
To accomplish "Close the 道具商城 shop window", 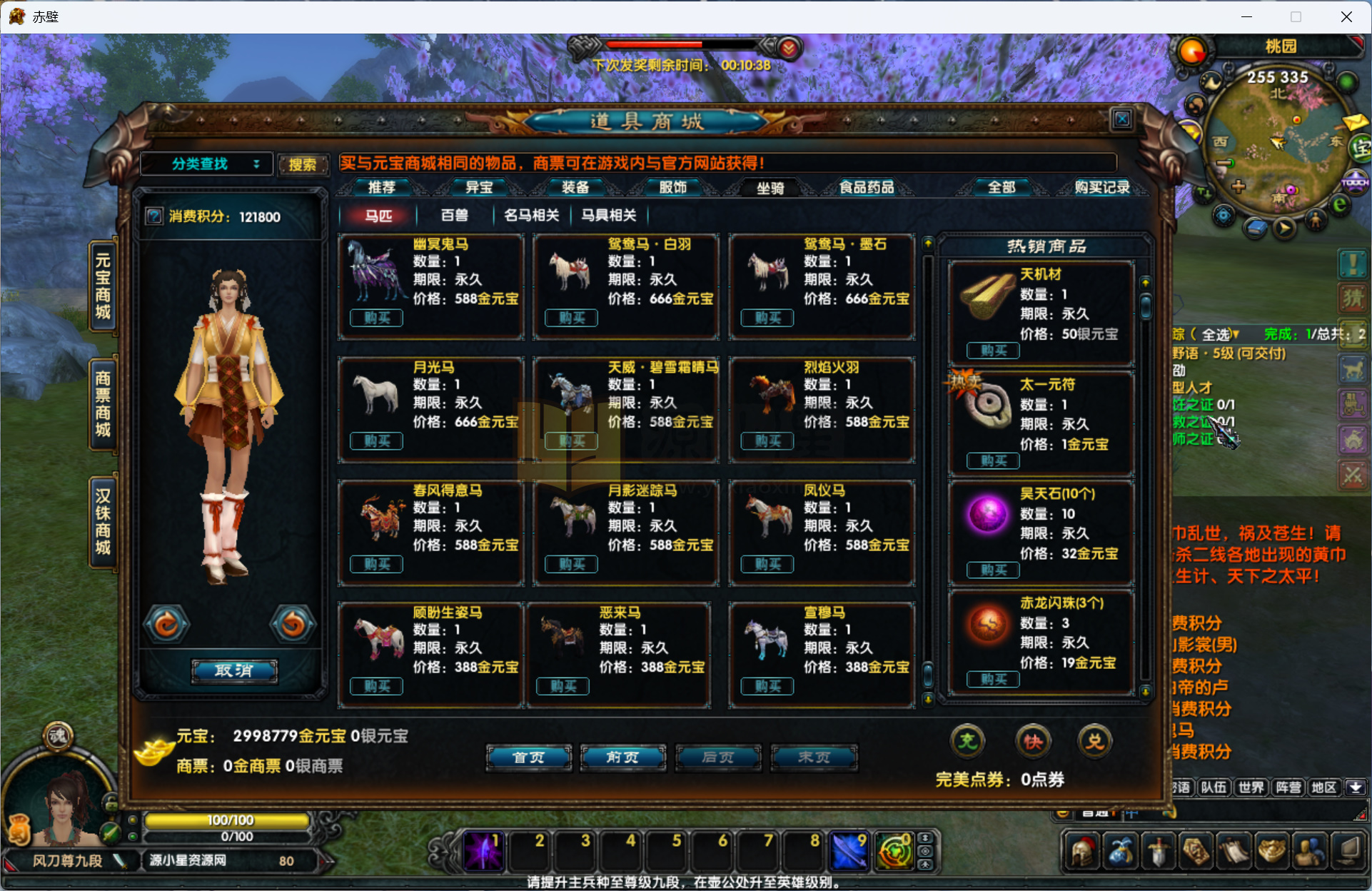I will point(1121,119).
